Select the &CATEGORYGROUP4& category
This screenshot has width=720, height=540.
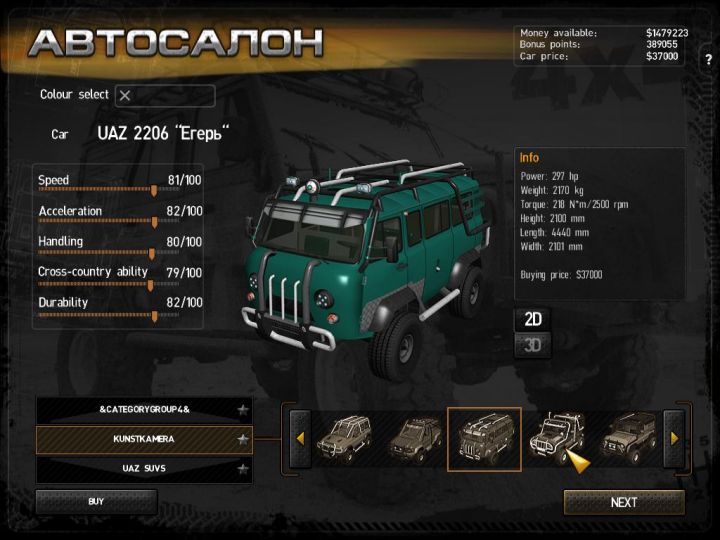coord(144,410)
